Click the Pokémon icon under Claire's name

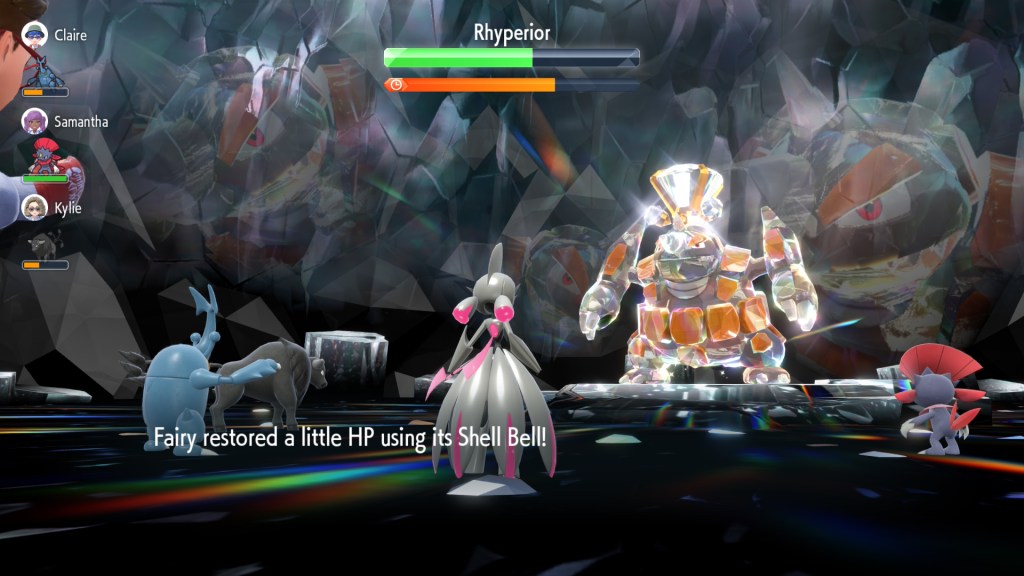[x=45, y=70]
